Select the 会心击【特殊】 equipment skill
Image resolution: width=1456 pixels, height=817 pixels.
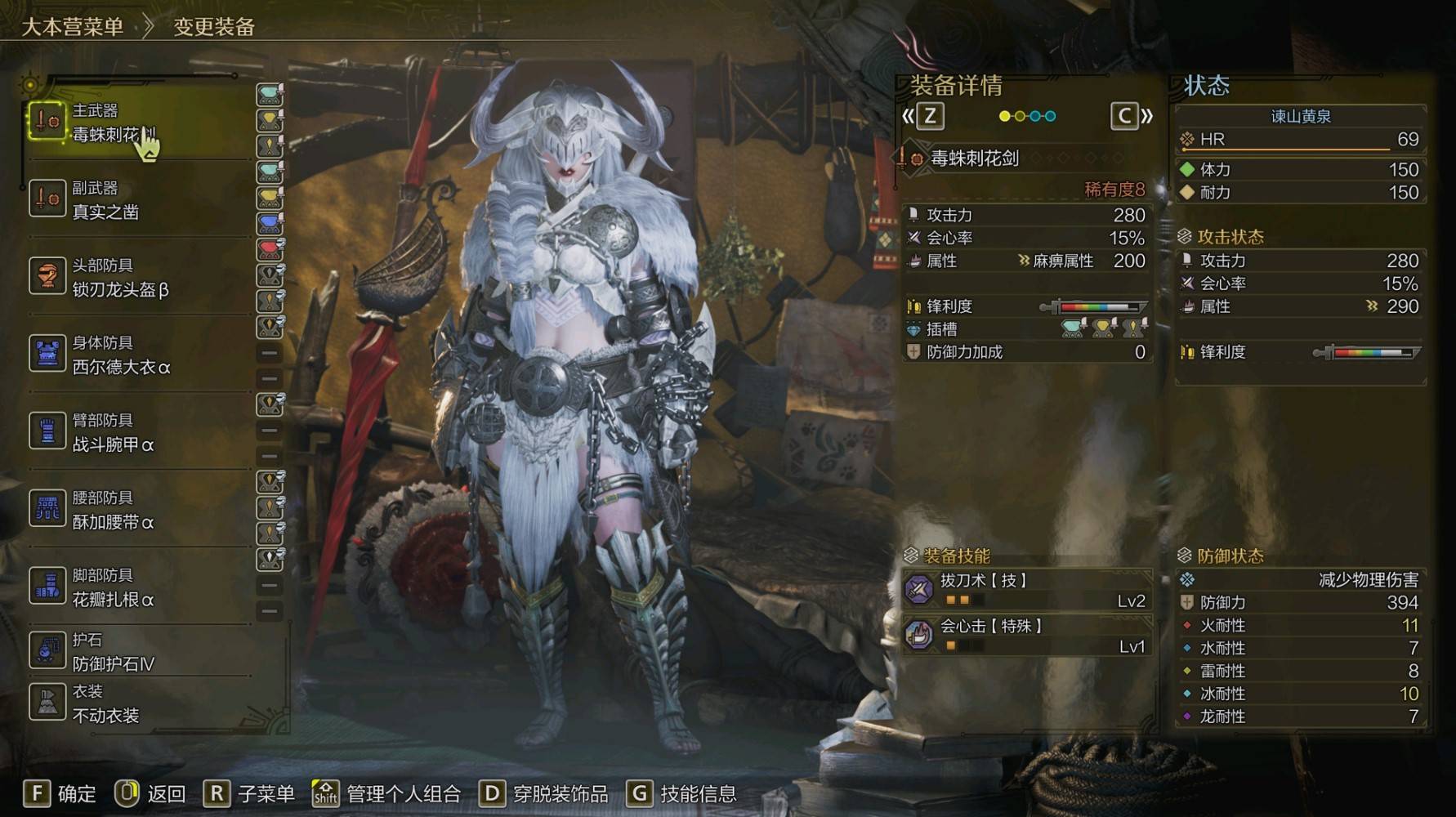coord(1027,636)
